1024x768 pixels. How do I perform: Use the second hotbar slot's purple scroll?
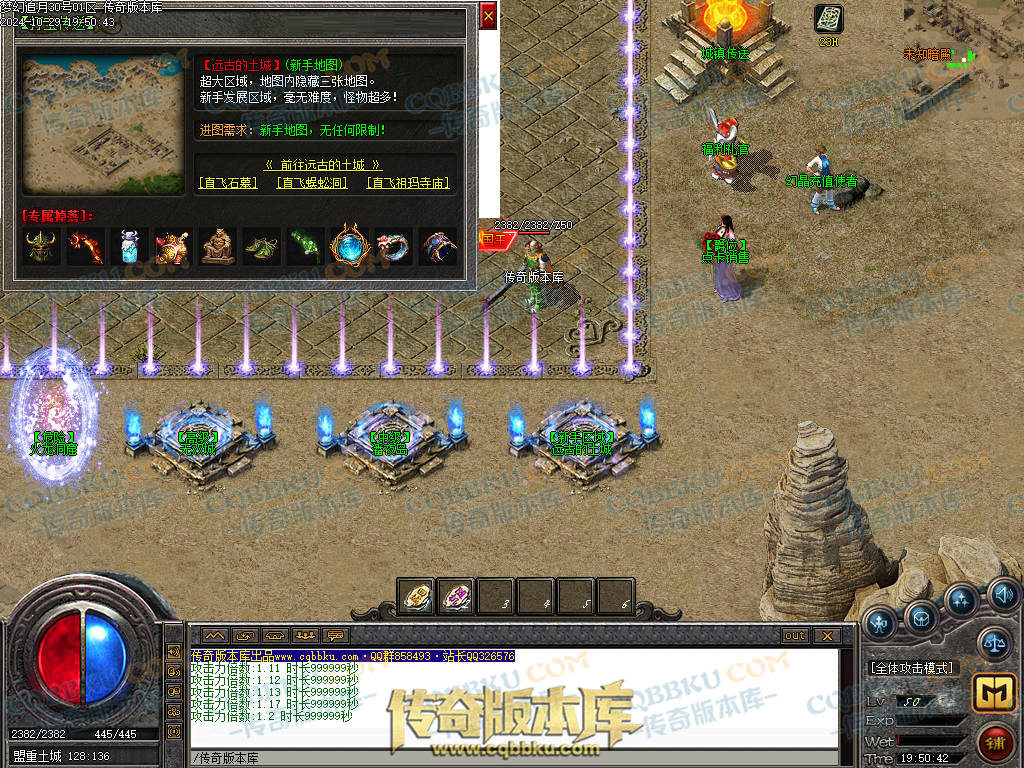pyautogui.click(x=456, y=597)
